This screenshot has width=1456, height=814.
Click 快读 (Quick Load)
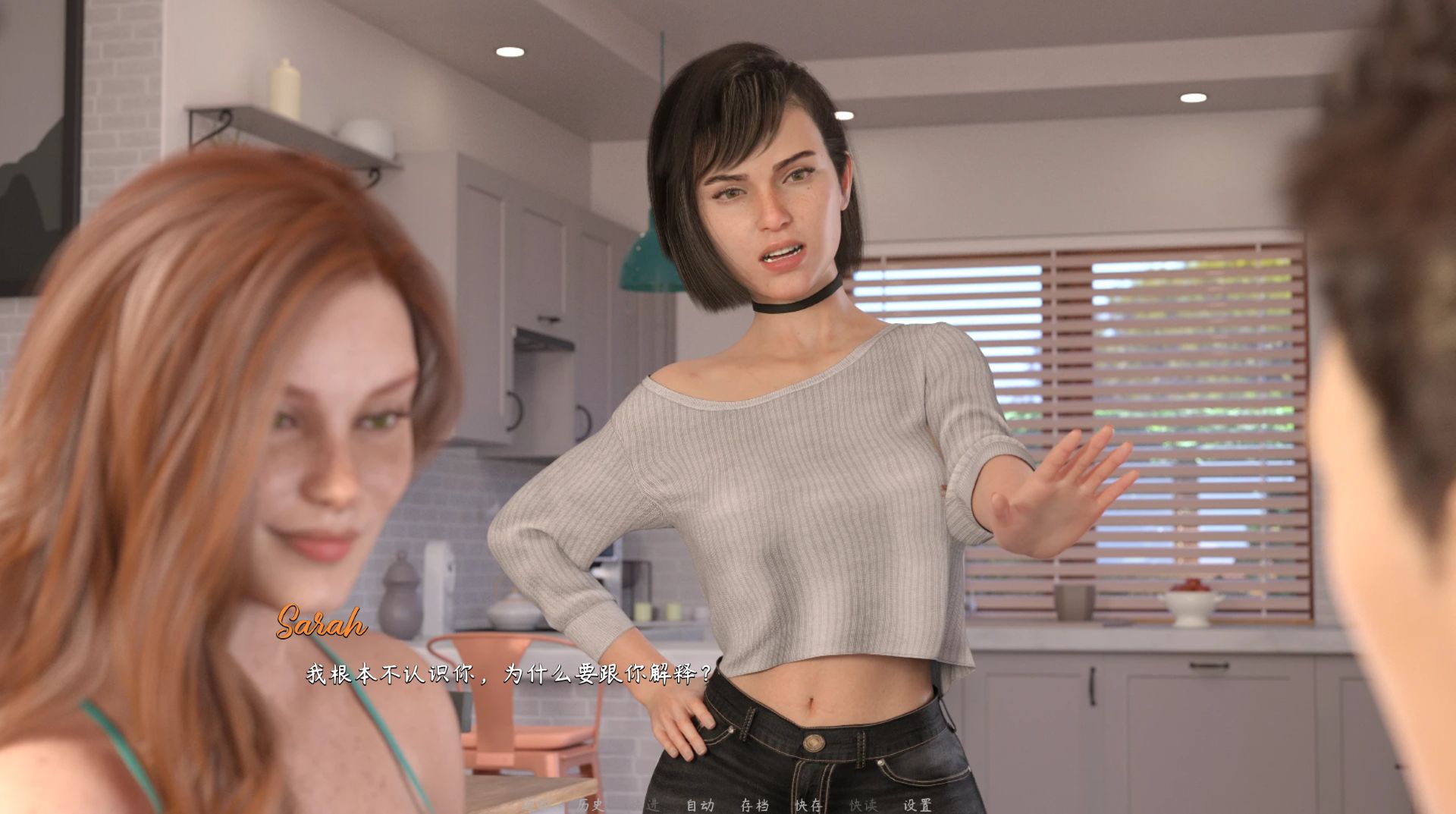863,805
